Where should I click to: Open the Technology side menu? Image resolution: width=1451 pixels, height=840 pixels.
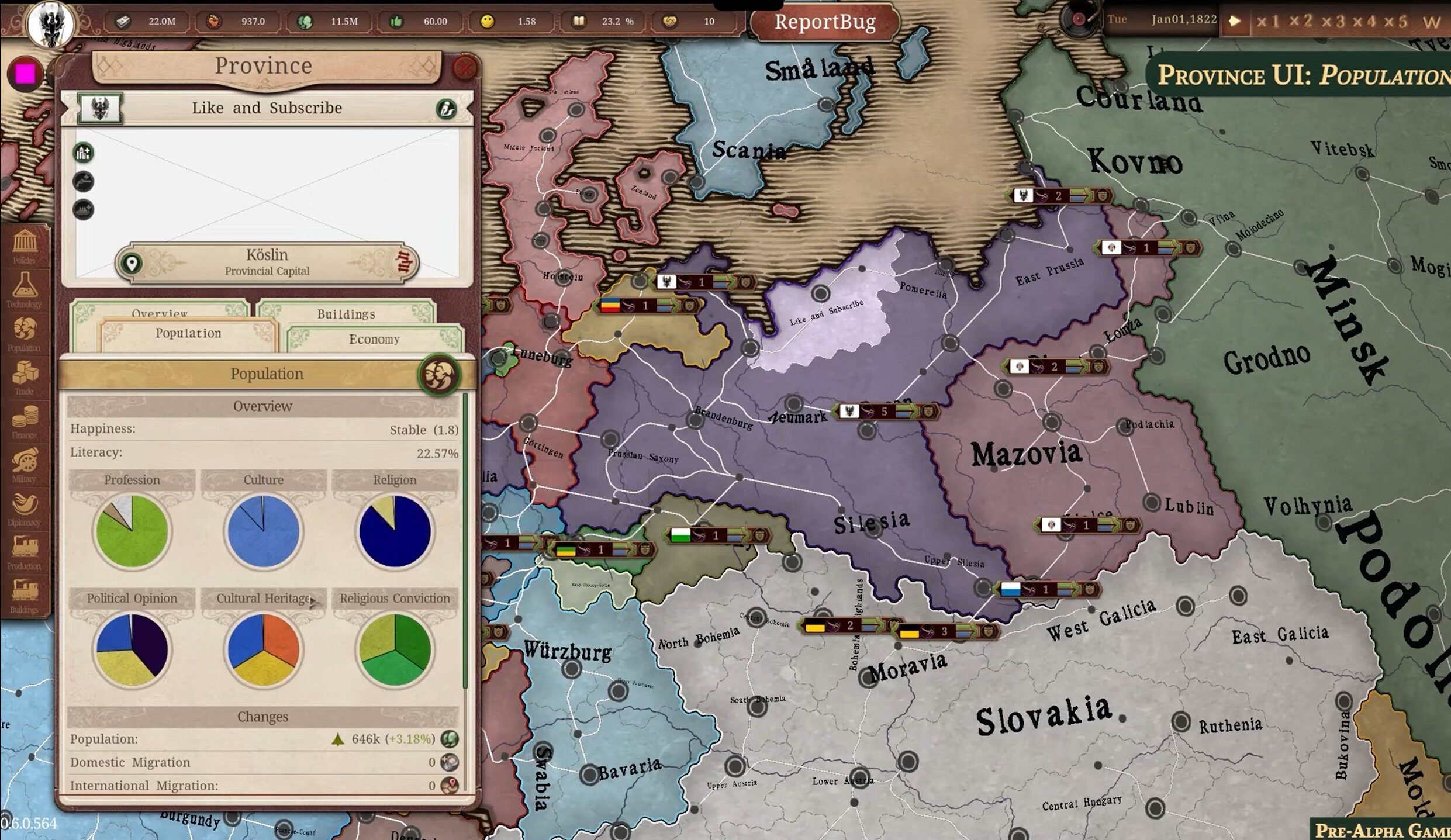[25, 290]
